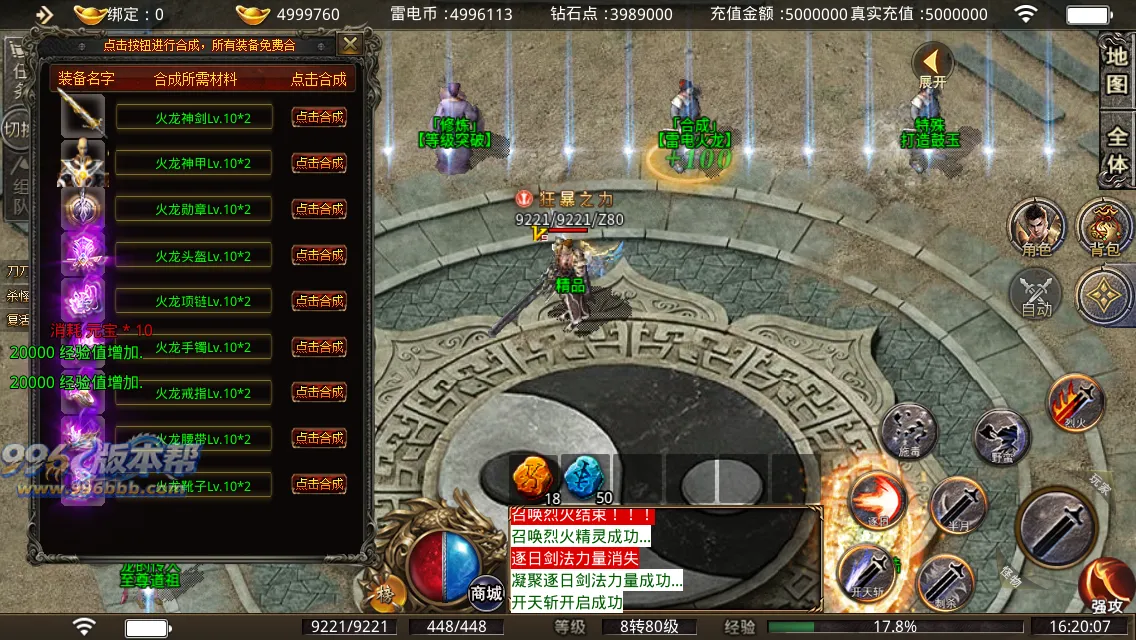This screenshot has height=640, width=1136.
Task: Expand the 展开 arrow panel
Action: click(x=932, y=66)
